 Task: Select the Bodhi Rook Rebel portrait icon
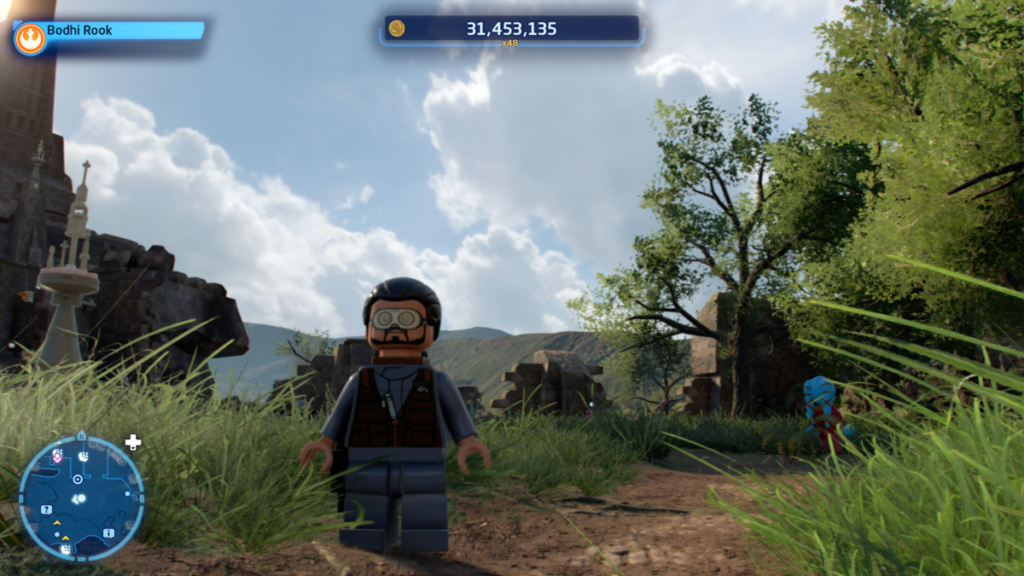30,39
